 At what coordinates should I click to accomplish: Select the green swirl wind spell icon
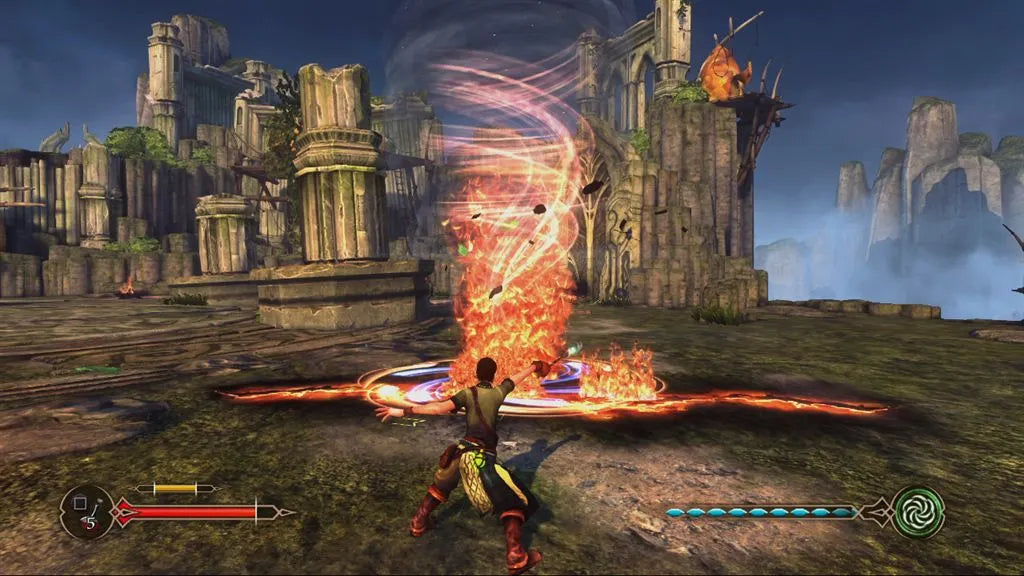point(918,511)
